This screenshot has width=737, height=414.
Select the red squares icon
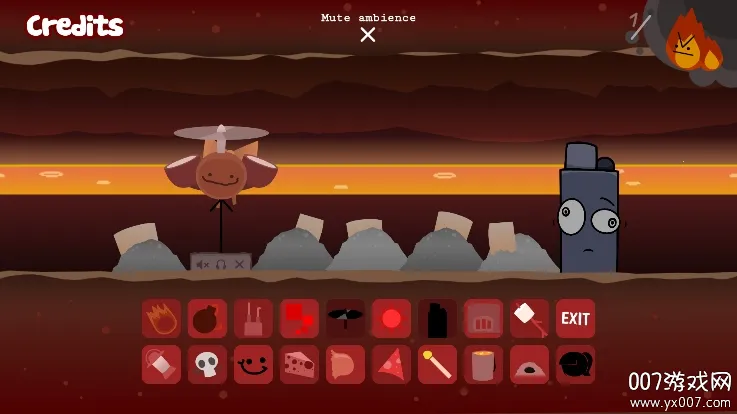(300, 319)
